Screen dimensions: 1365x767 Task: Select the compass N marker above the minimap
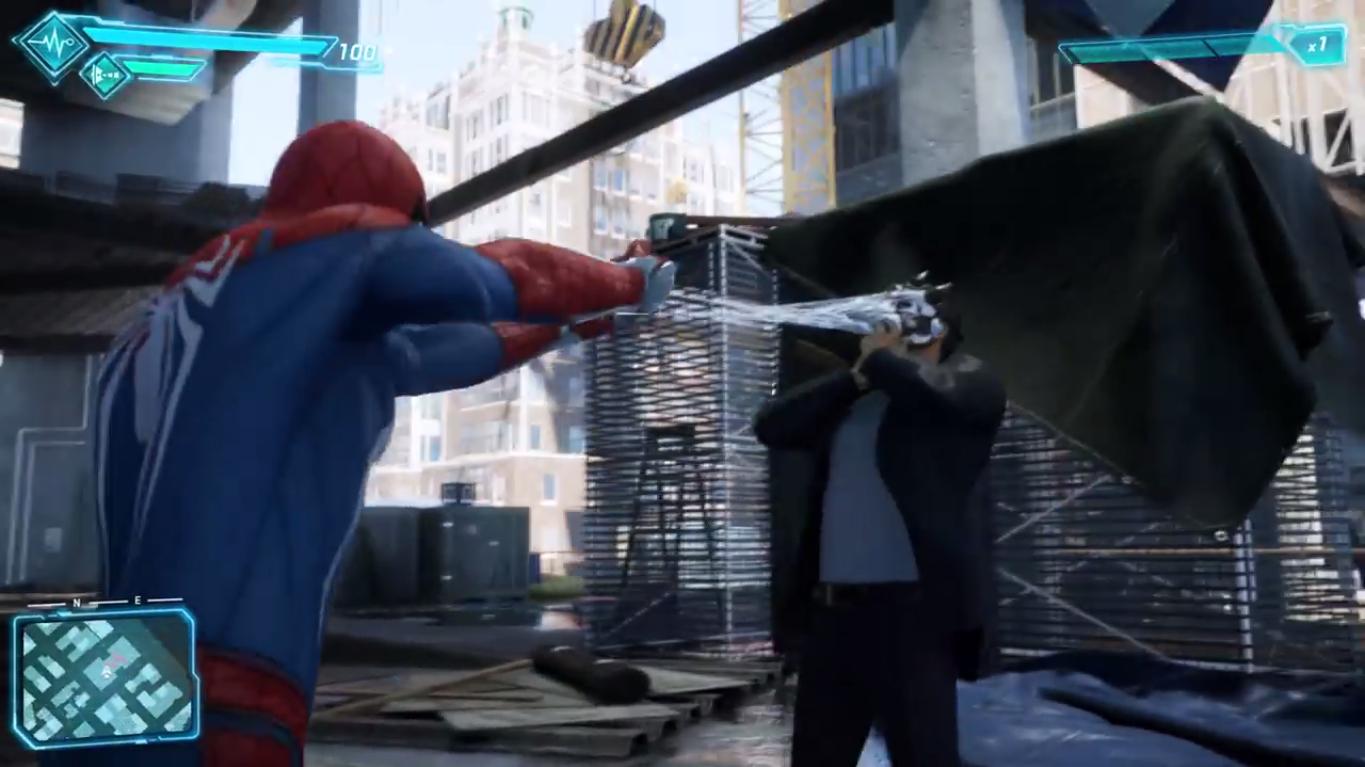click(x=75, y=603)
